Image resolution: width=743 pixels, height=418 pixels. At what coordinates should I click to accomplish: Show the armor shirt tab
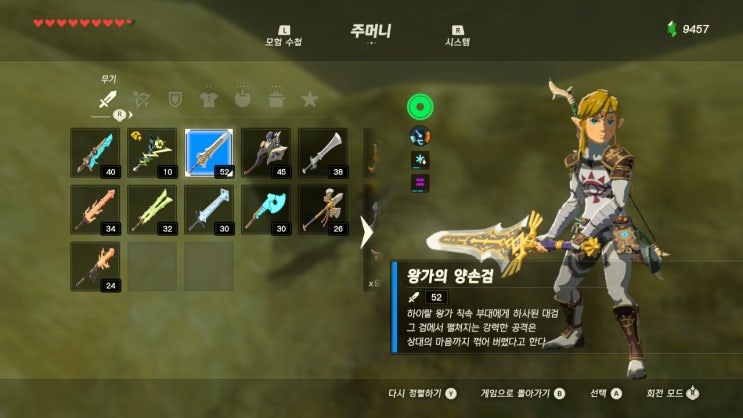click(208, 99)
